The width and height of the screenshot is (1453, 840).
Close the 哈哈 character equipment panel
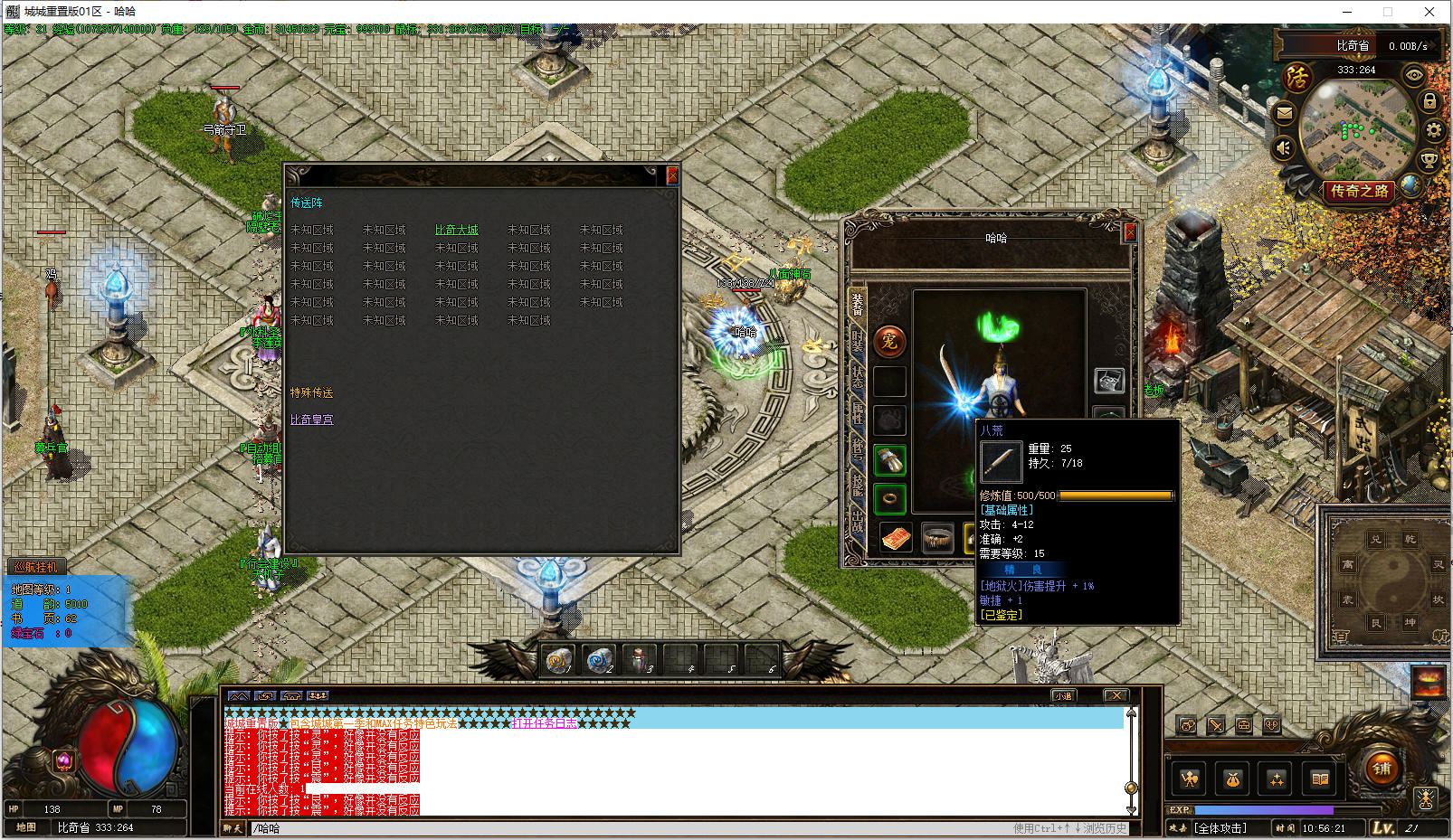[x=1129, y=233]
